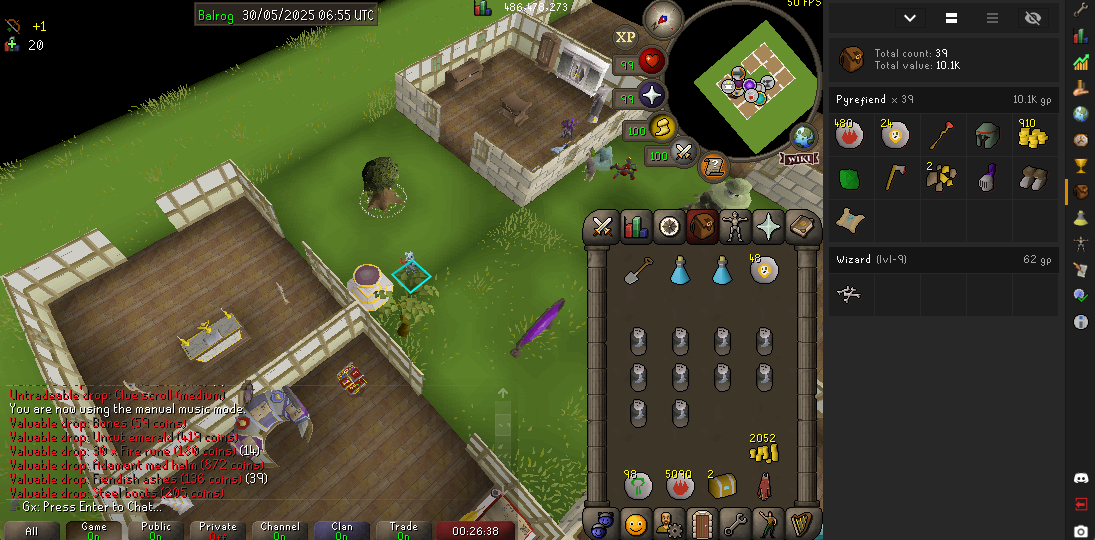
Task: Select the fire rune stack in inventory
Action: click(680, 487)
